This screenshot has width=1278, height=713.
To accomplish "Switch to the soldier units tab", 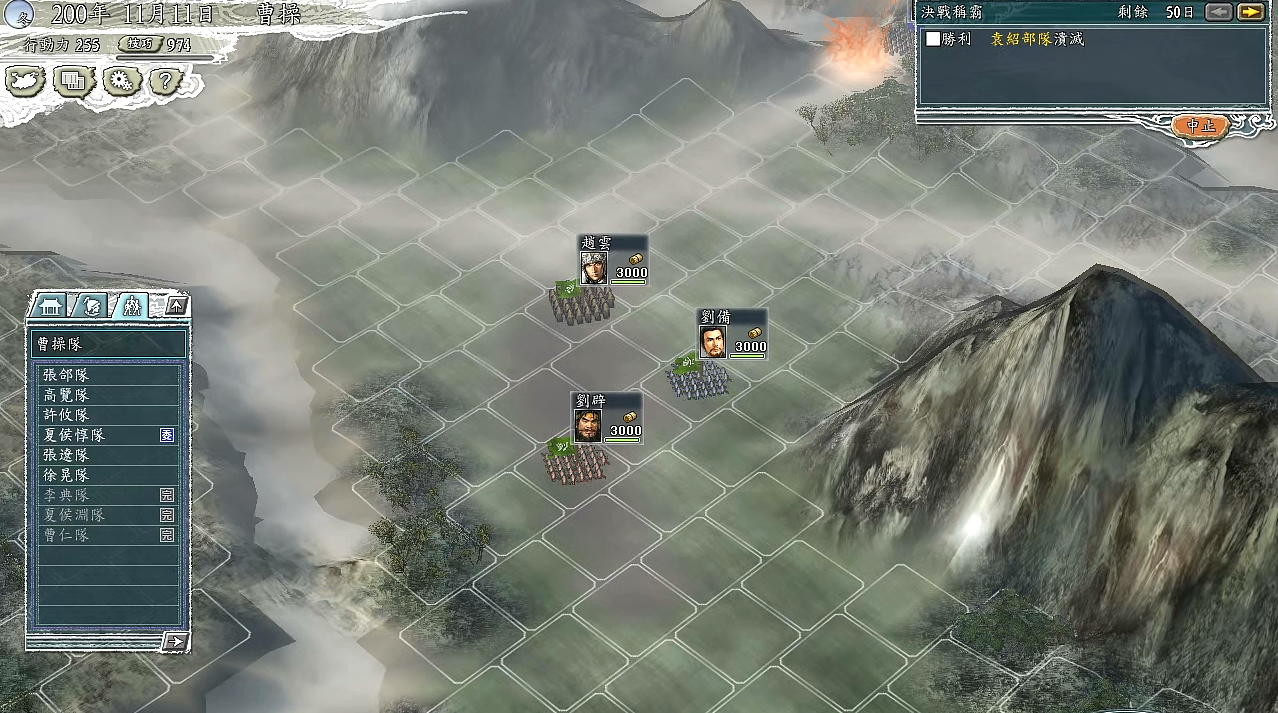I will point(131,306).
